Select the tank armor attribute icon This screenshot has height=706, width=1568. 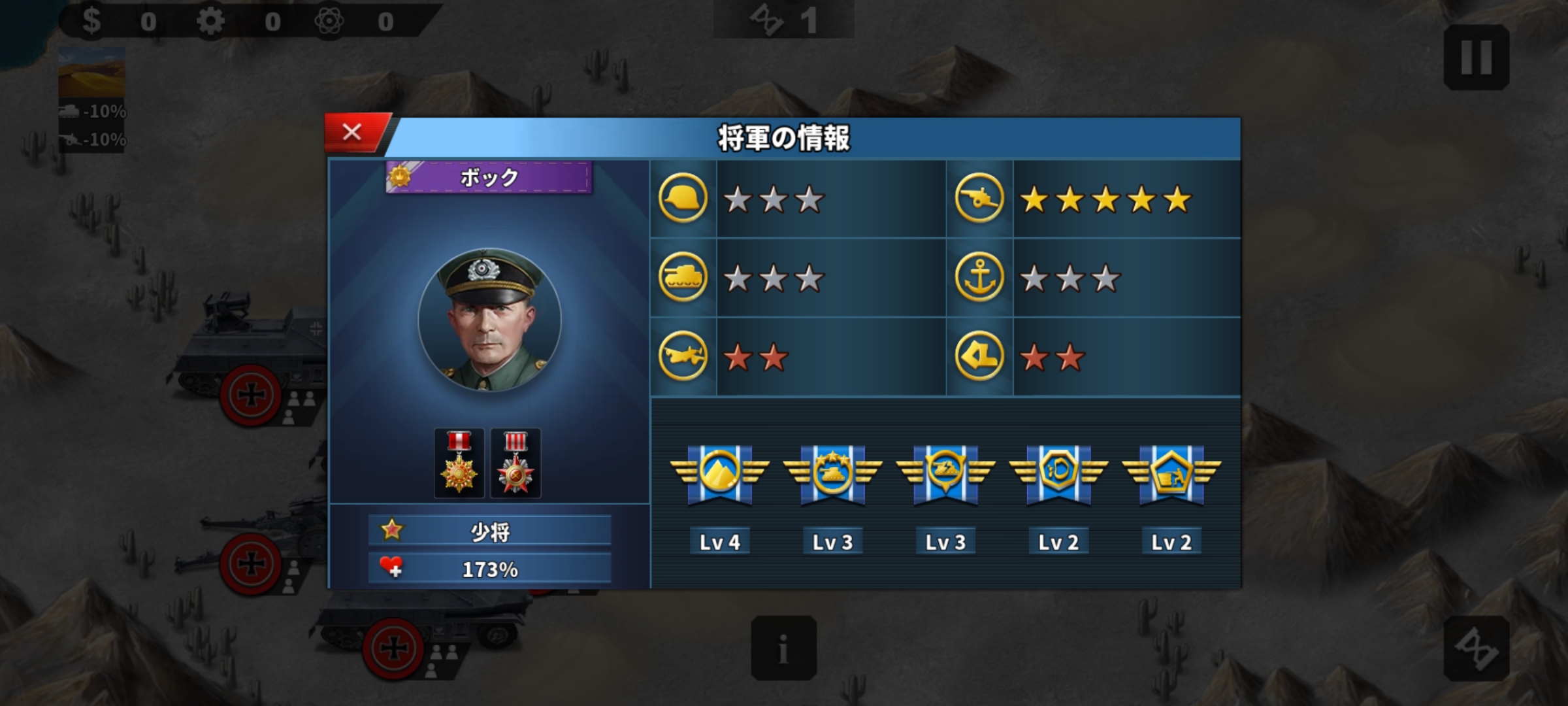click(683, 278)
